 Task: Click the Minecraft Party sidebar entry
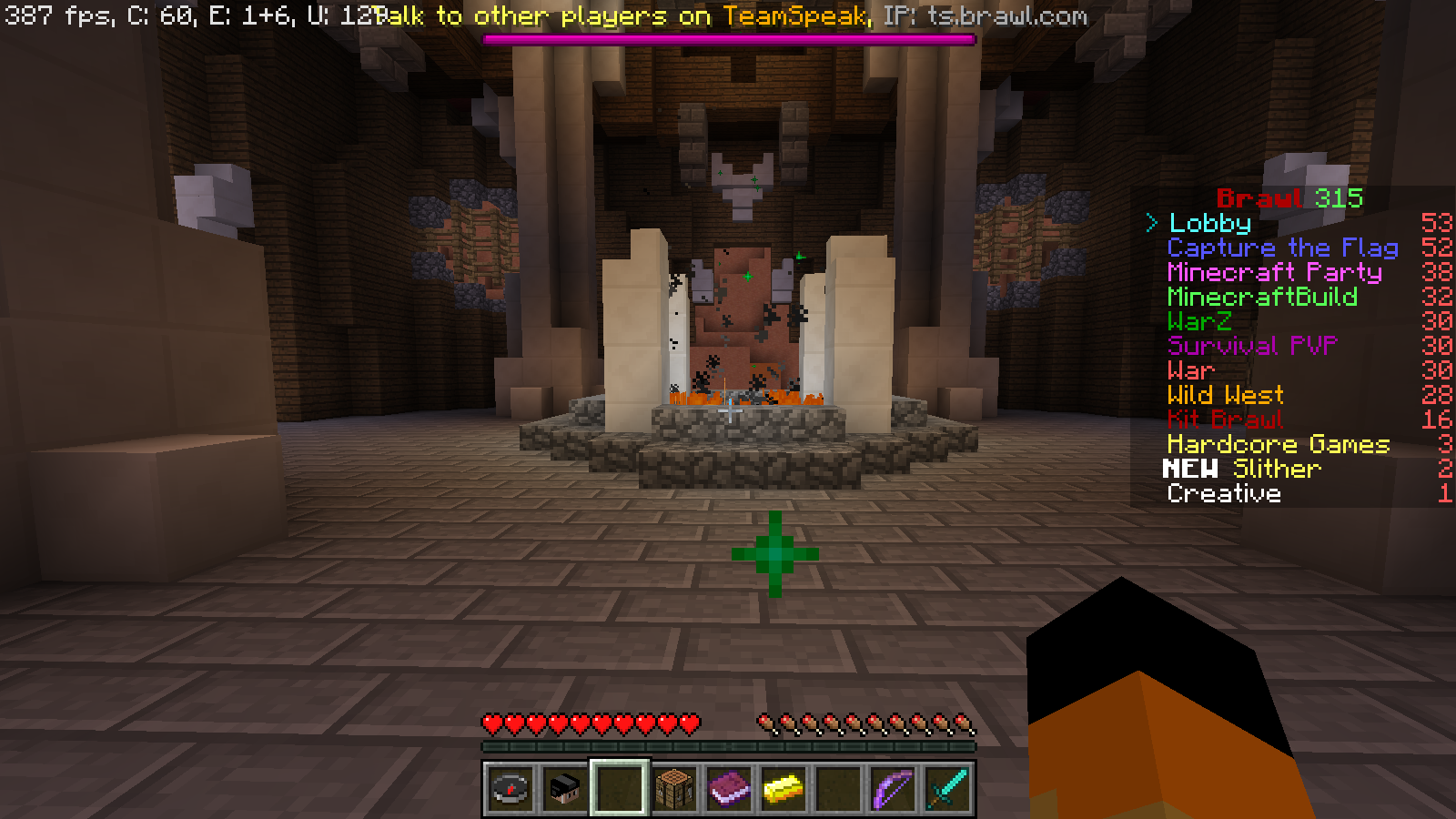[1274, 272]
